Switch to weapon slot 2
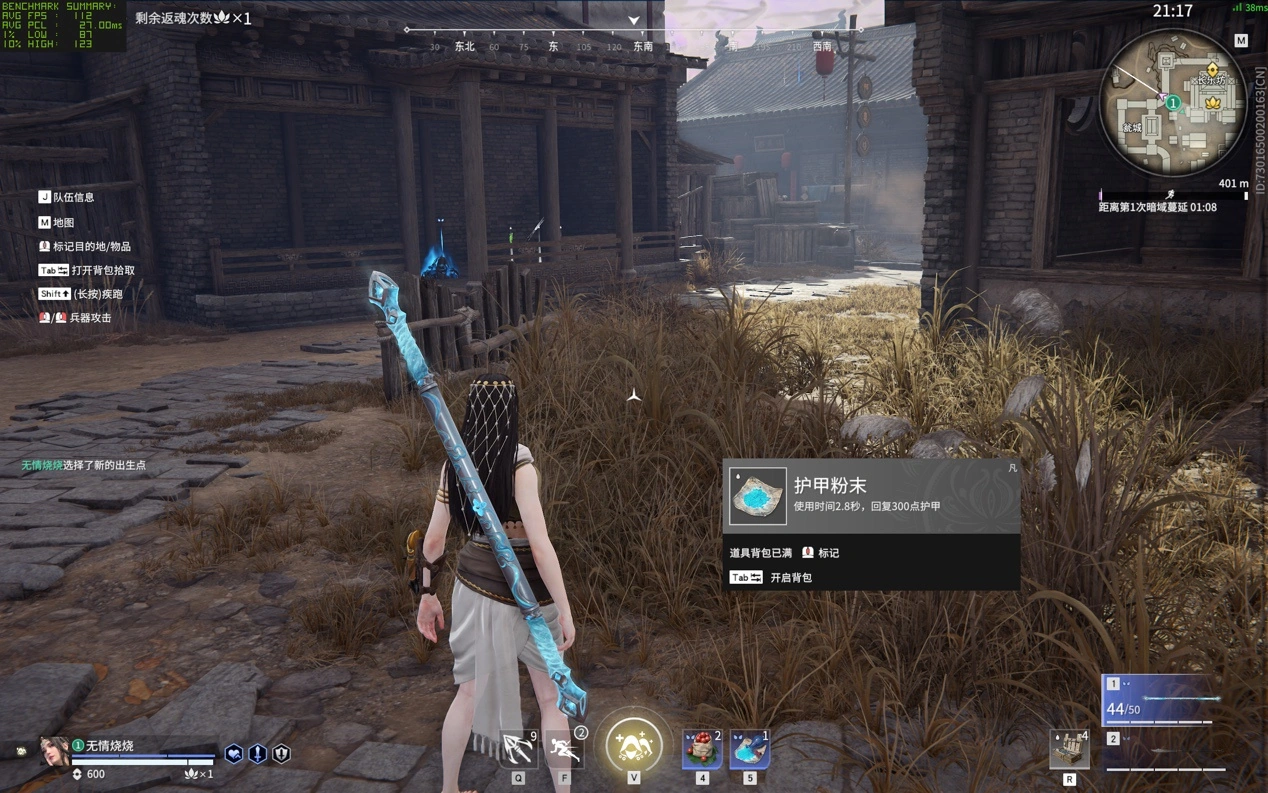 pyautogui.click(x=1165, y=752)
